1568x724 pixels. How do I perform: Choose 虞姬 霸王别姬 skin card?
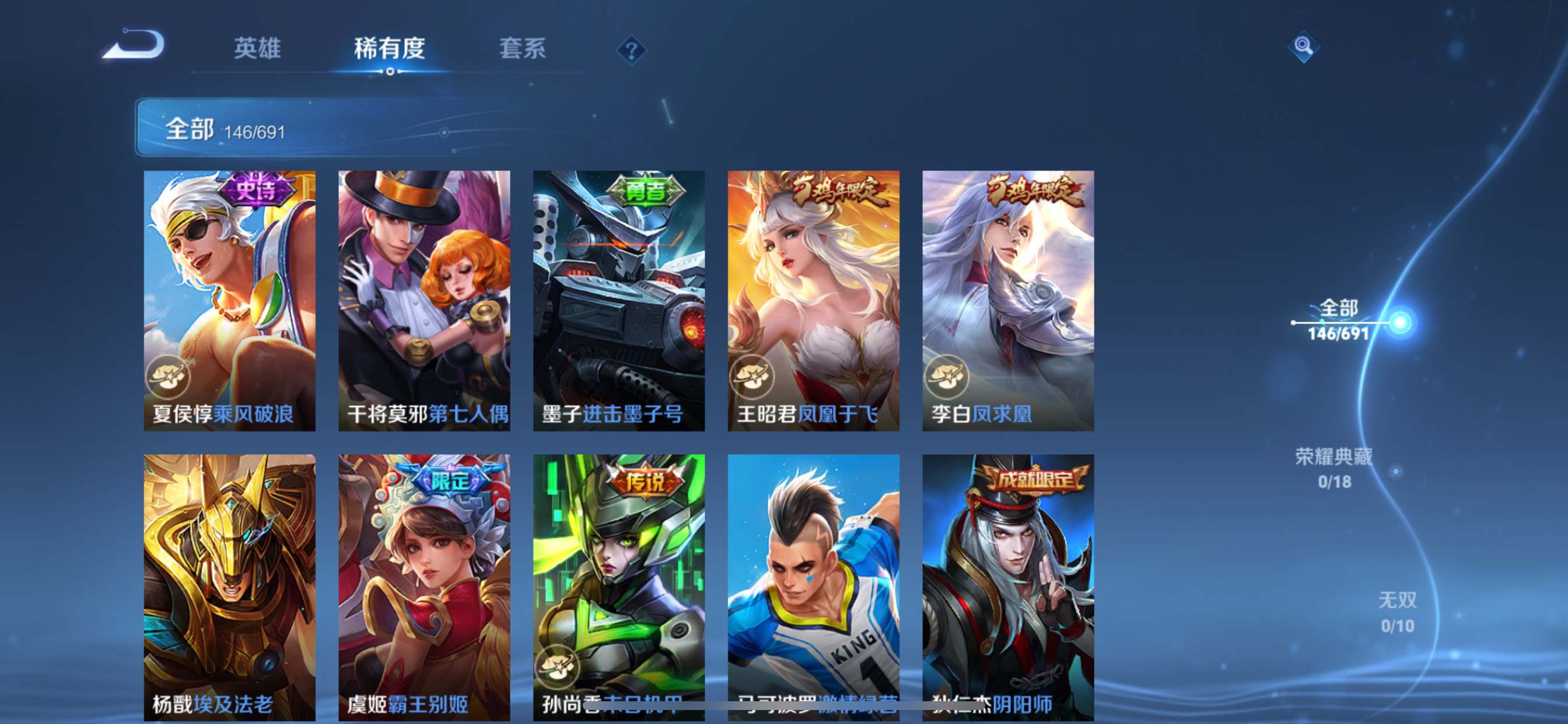424,586
